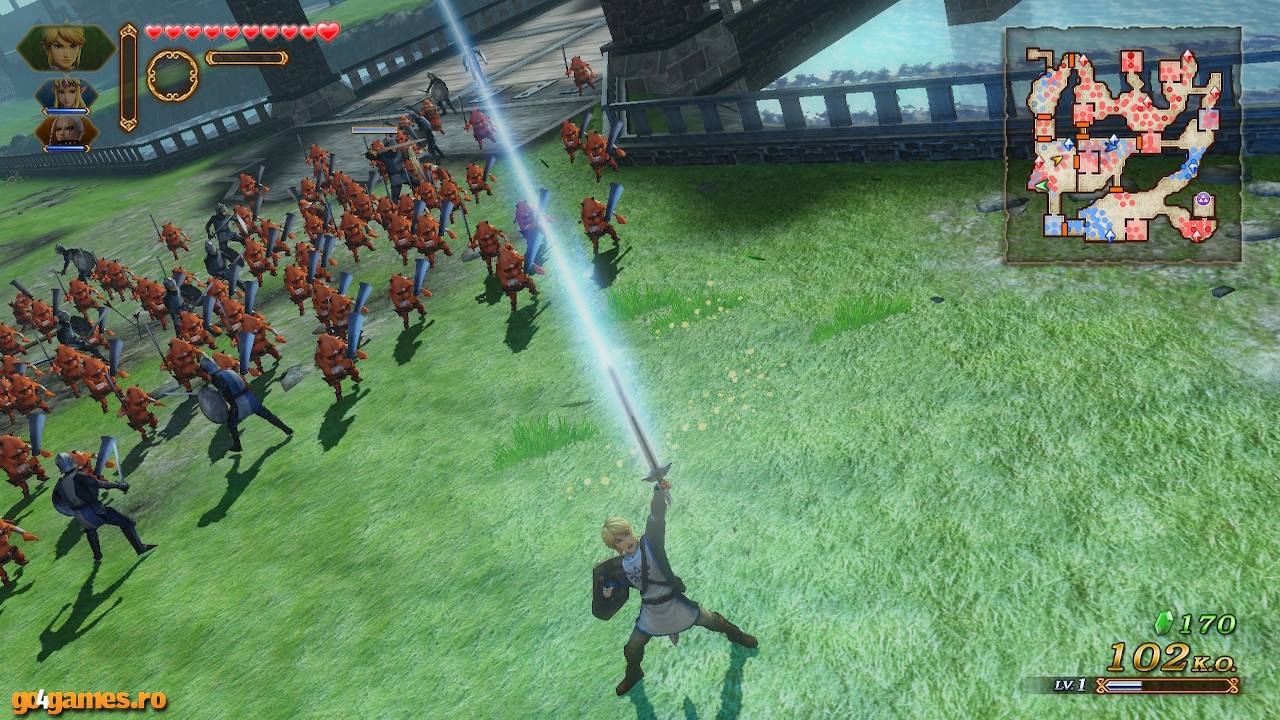This screenshot has width=1280, height=720.
Task: Click the special attack gauge bar
Action: [x=246, y=58]
